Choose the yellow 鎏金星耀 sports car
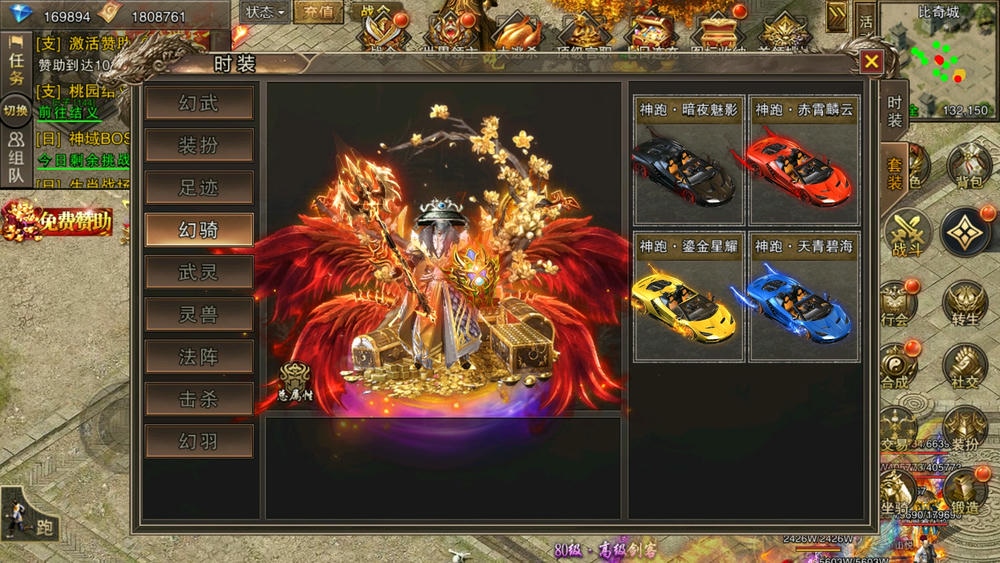Viewport: 1000px width, 563px height. (x=689, y=297)
